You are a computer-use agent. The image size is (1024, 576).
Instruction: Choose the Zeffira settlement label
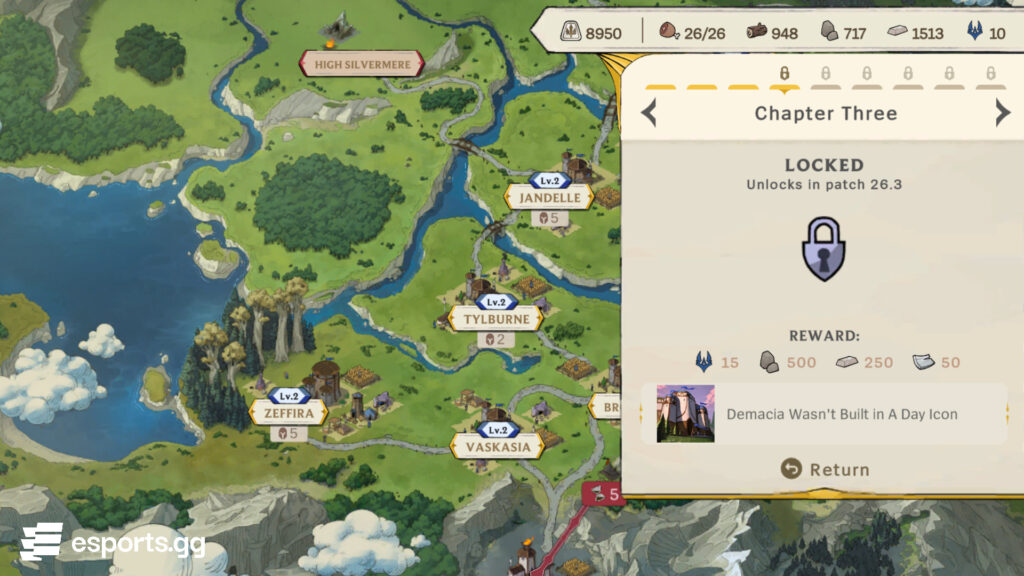click(288, 412)
